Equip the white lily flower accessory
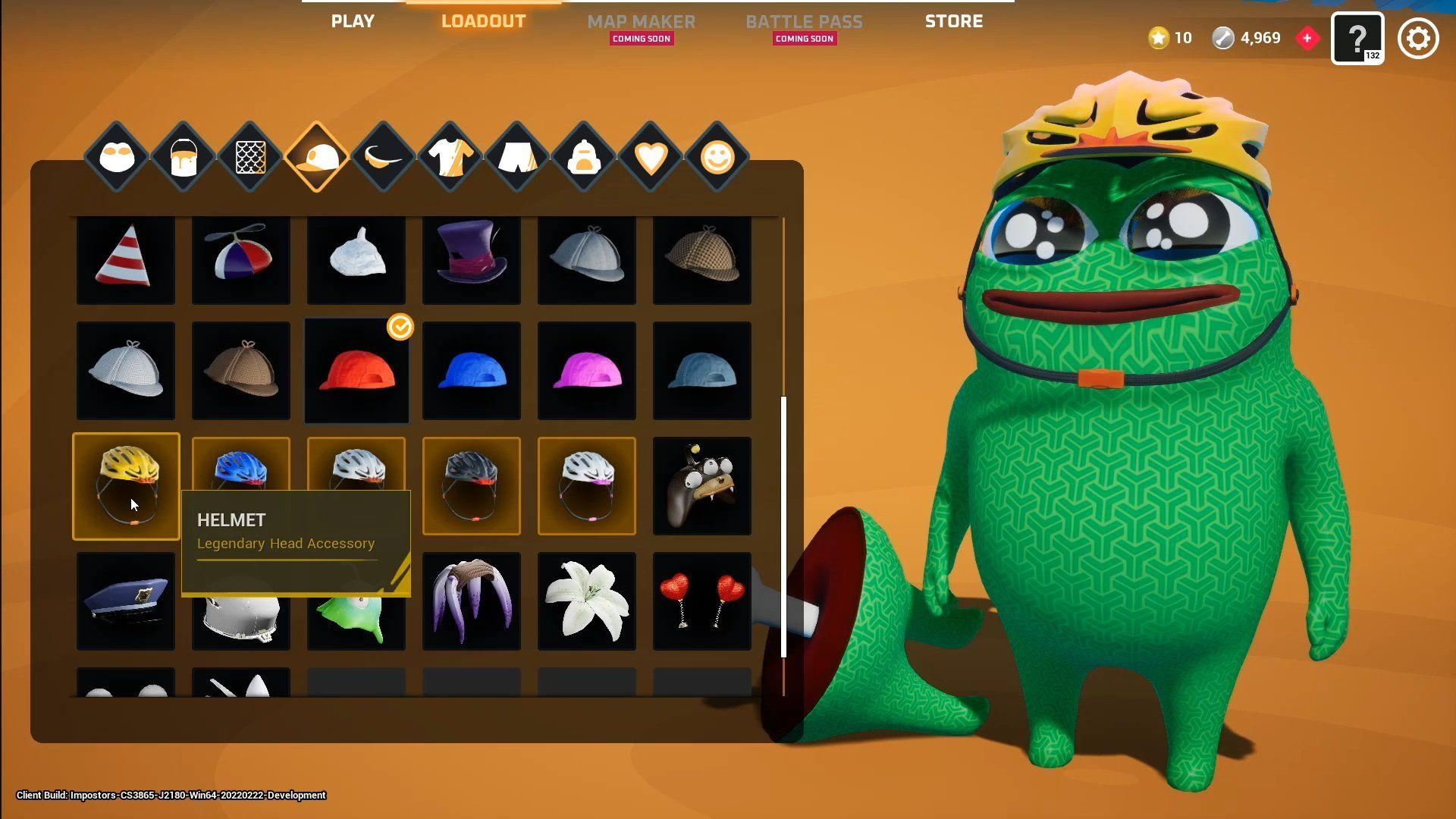Screen dimensions: 1456x819 (586, 601)
